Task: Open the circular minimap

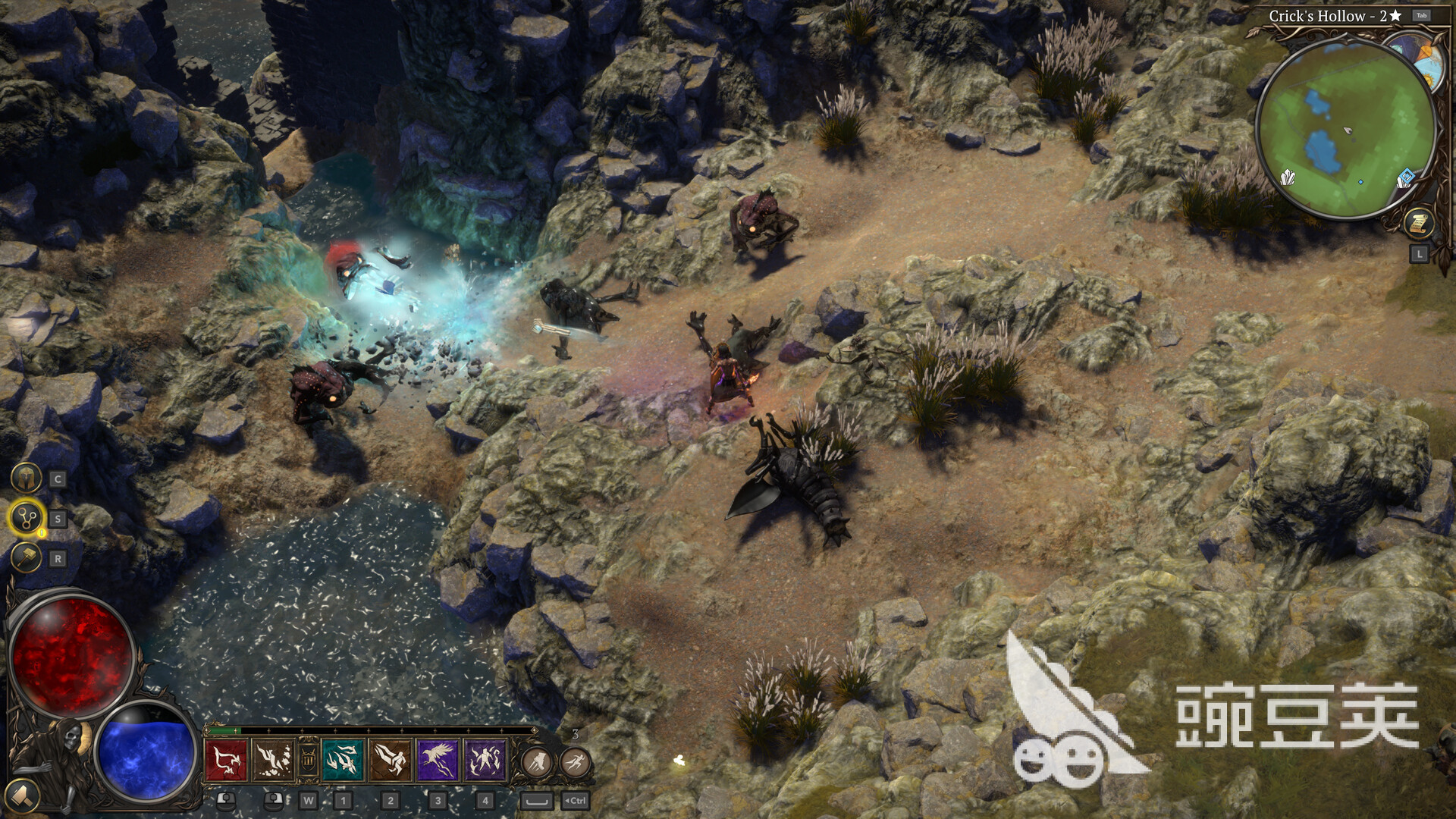Action: [x=1345, y=129]
